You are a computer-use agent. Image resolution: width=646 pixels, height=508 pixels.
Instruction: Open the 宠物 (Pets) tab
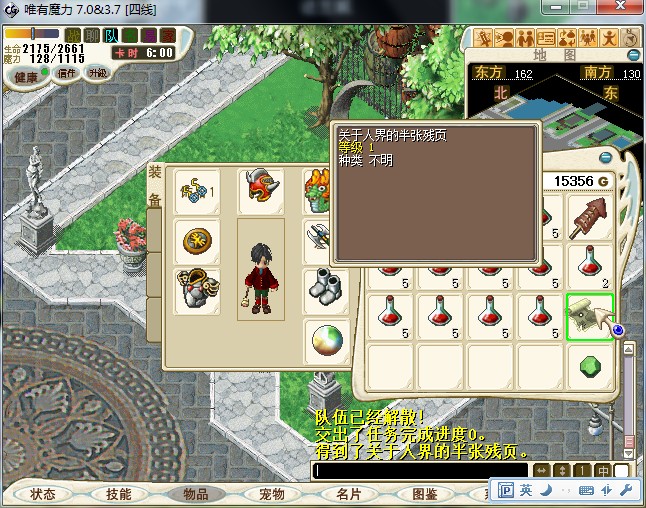[272, 494]
